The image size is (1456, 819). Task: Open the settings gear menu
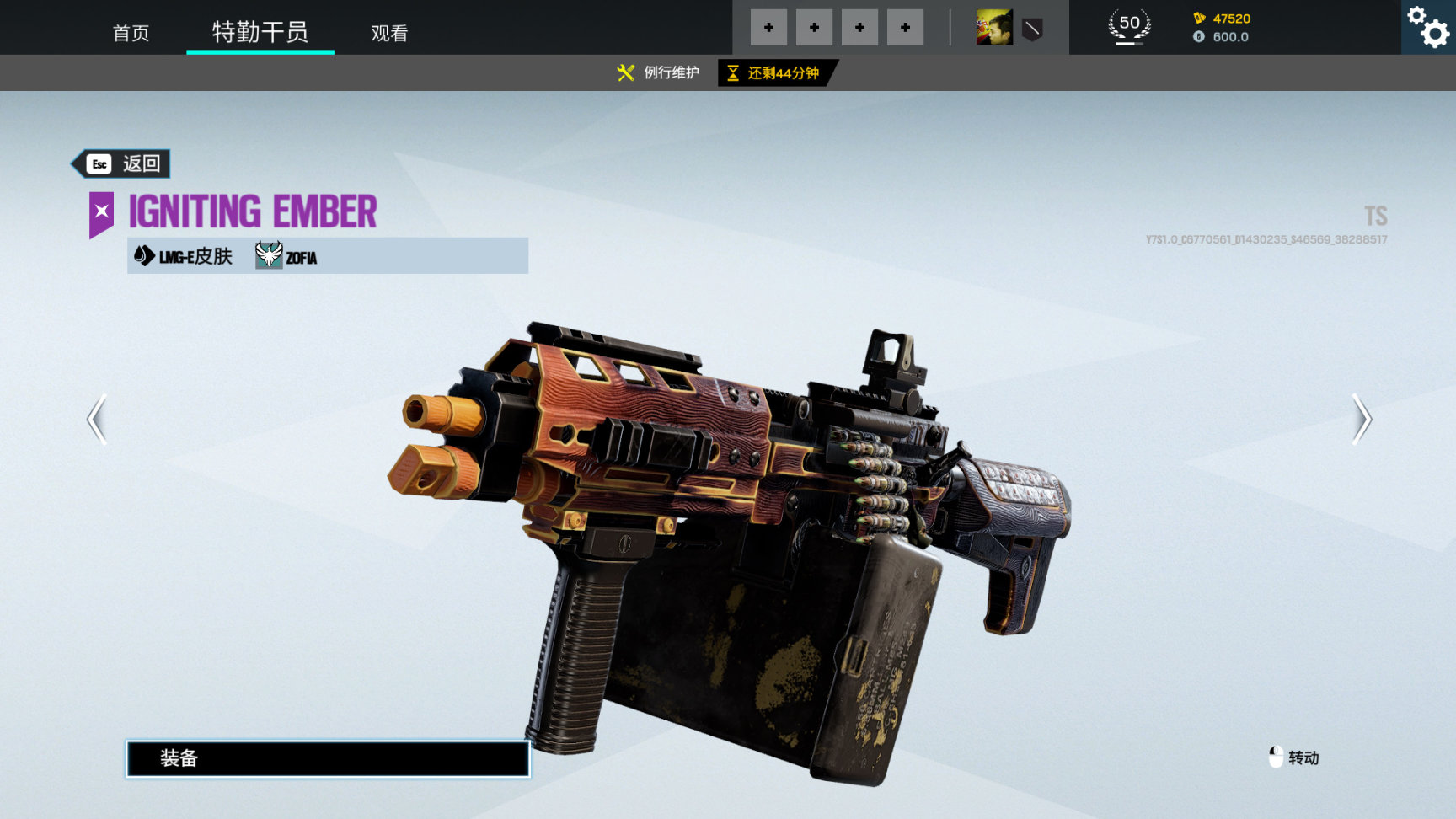[x=1429, y=27]
